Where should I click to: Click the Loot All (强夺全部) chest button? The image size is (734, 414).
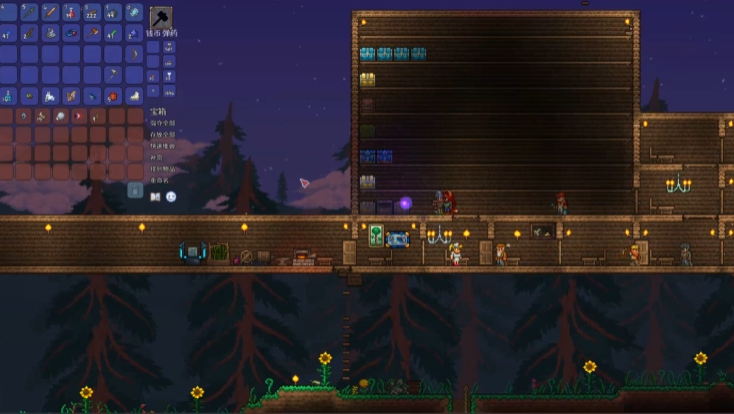tap(162, 122)
